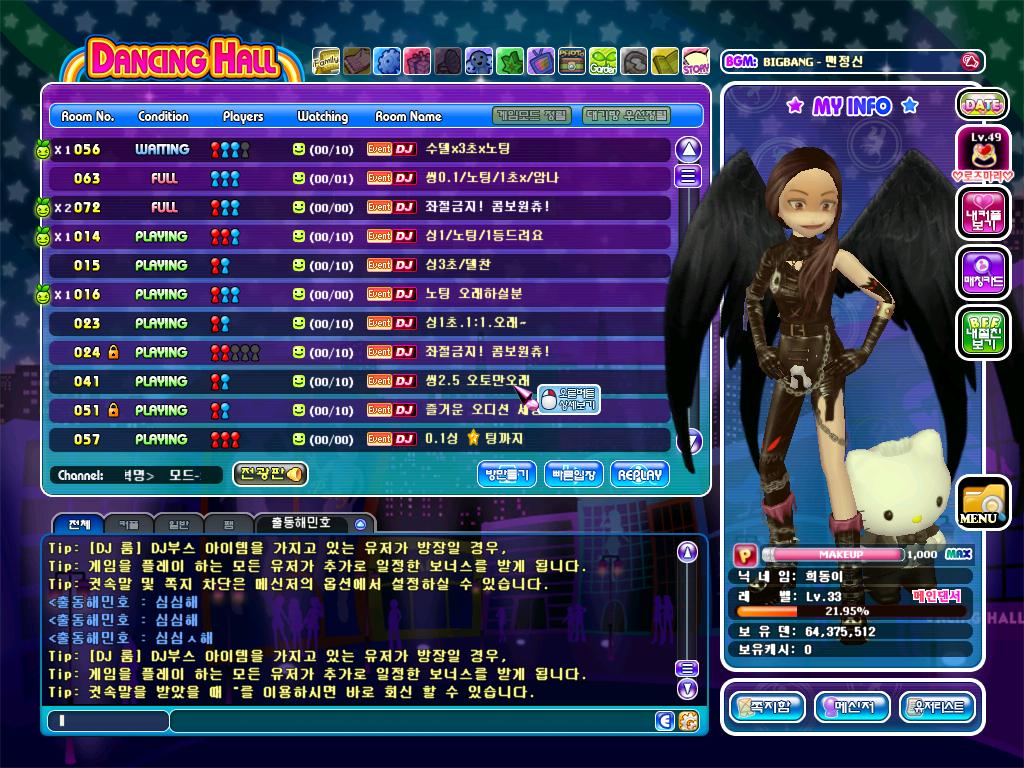1024x768 pixels.
Task: Click the 빠른입장 quick join button
Action: click(x=573, y=475)
